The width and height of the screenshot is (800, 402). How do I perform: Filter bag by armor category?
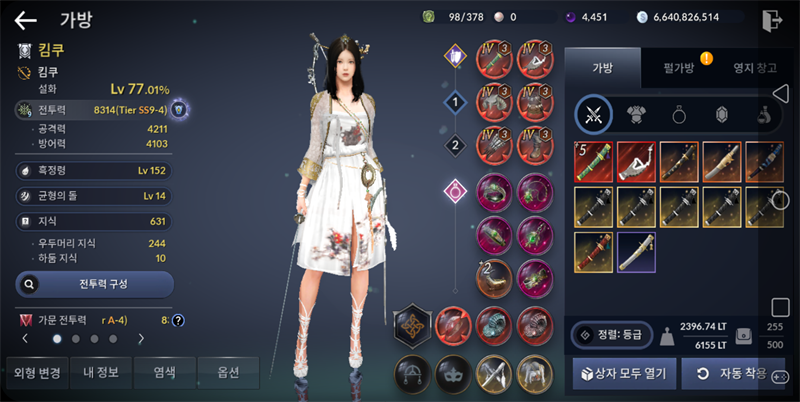(636, 115)
